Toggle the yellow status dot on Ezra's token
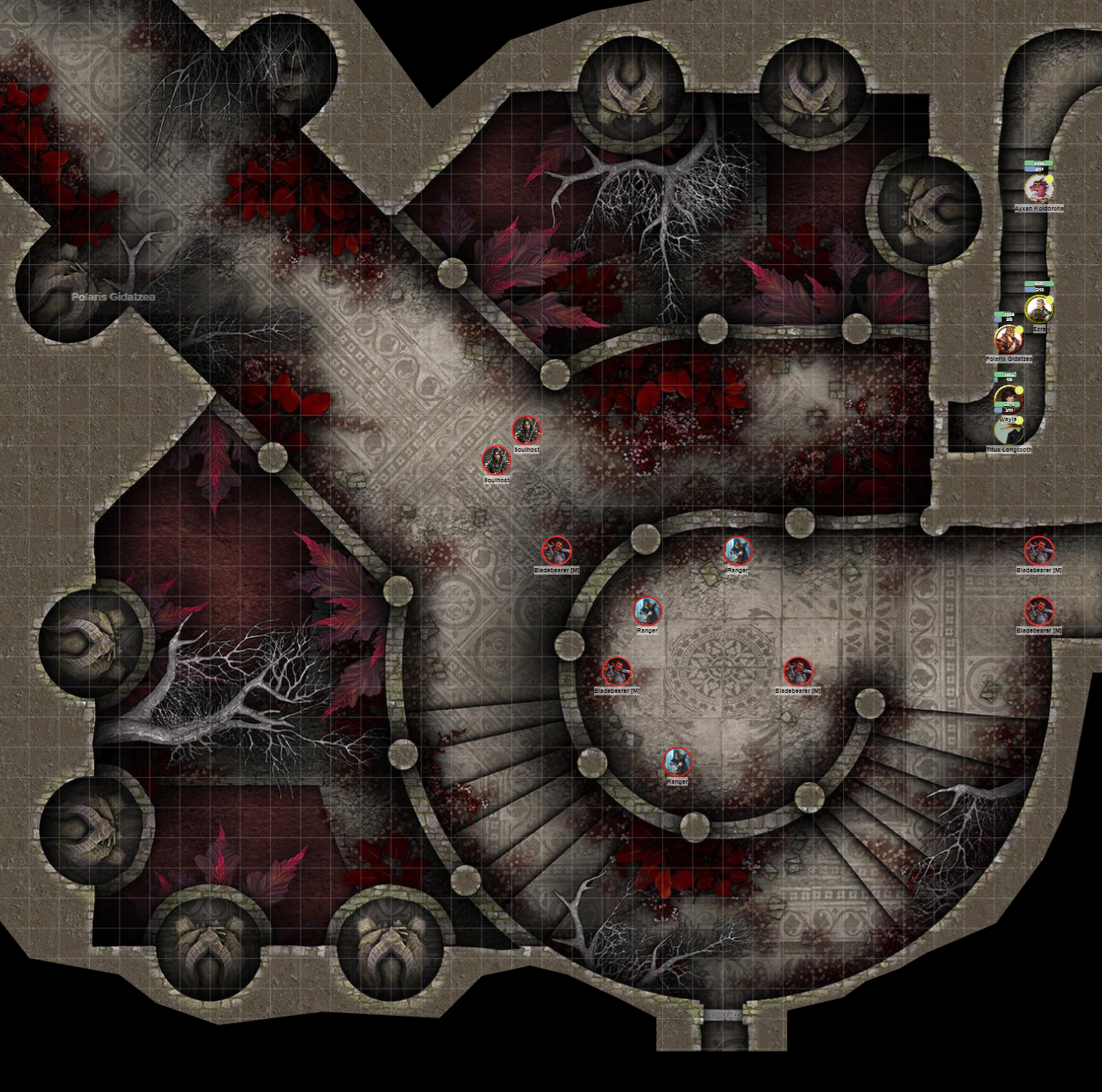Image resolution: width=1102 pixels, height=1092 pixels. coord(1049,299)
